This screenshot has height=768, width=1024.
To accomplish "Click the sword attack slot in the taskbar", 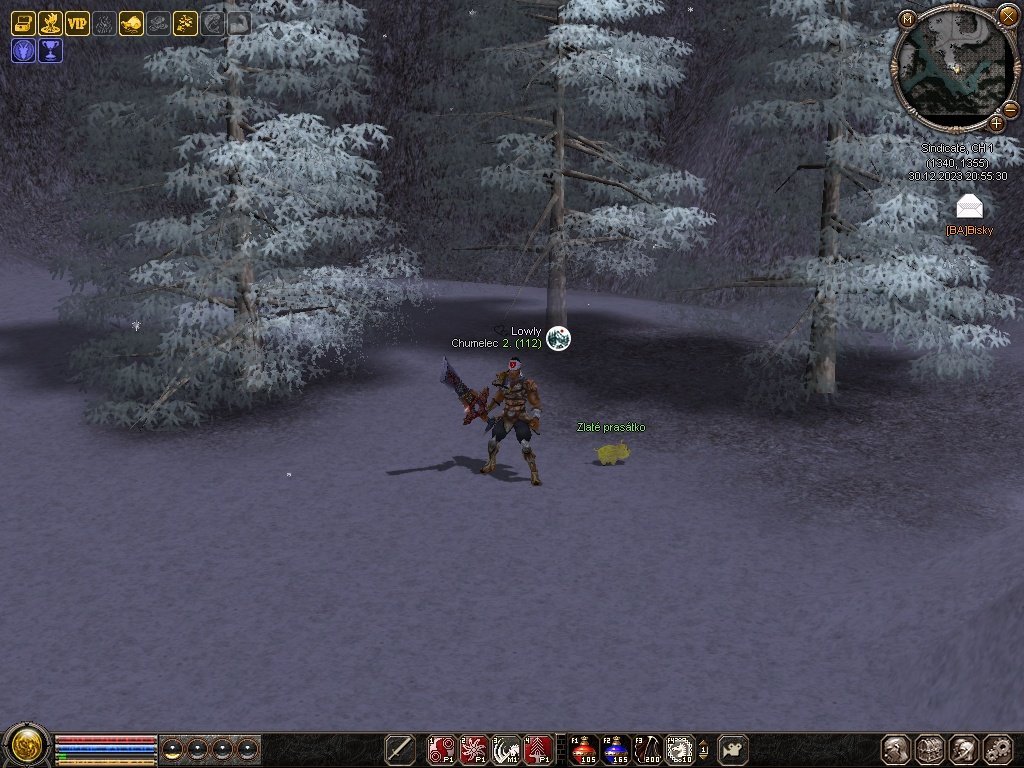I will click(400, 748).
